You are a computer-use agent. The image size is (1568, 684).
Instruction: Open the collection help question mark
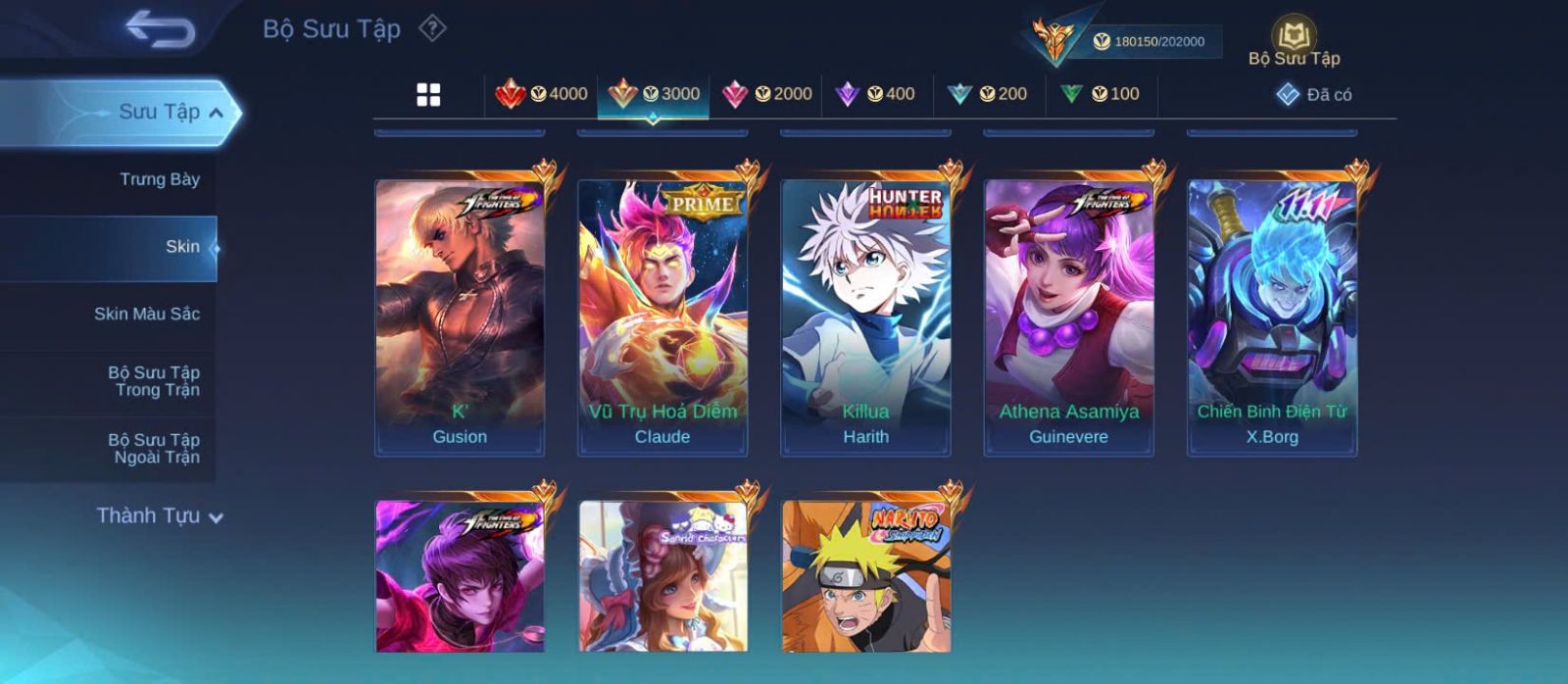click(432, 28)
